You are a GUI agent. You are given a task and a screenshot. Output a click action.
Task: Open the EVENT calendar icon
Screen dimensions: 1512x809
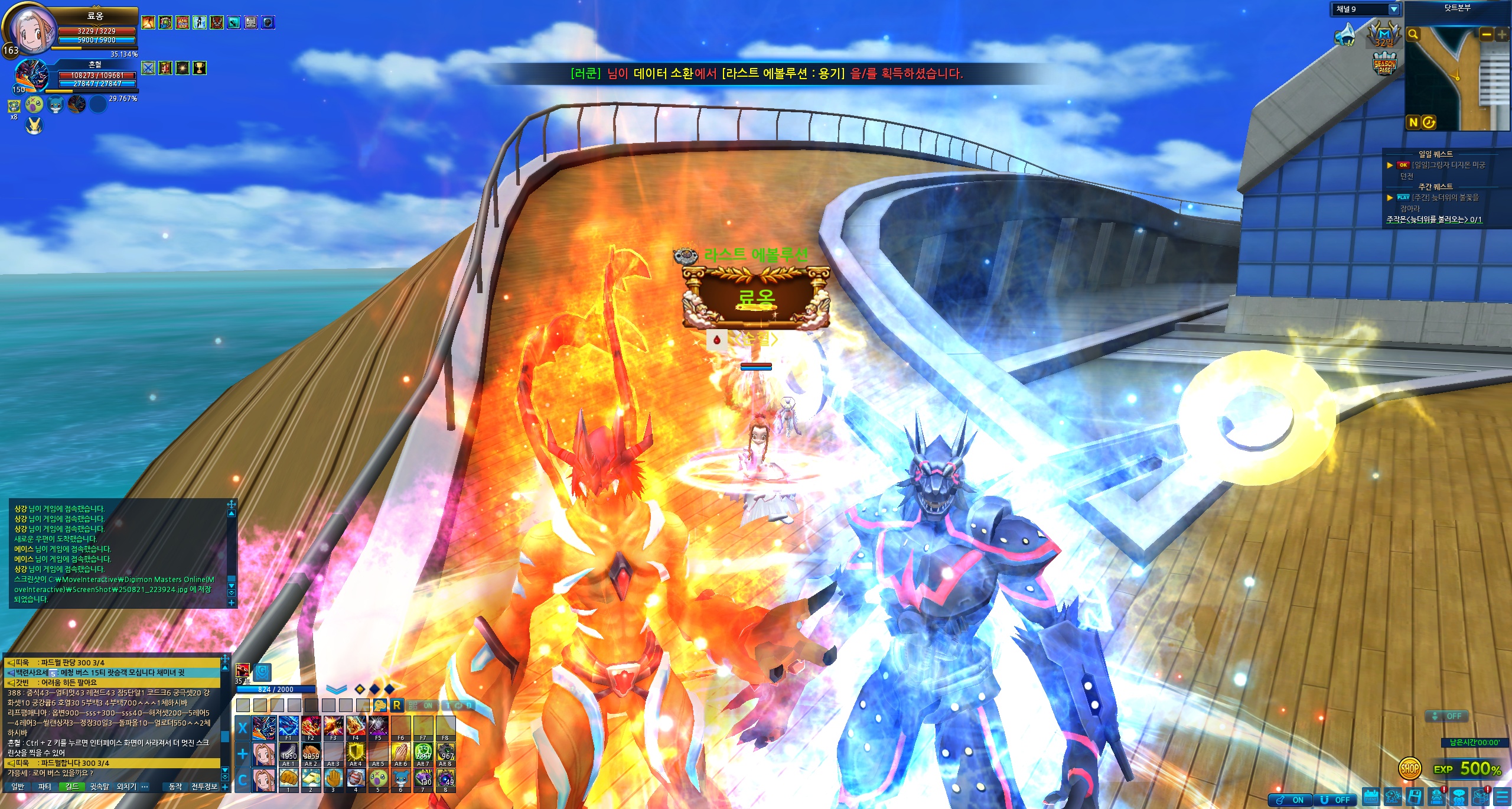pyautogui.click(x=1371, y=797)
